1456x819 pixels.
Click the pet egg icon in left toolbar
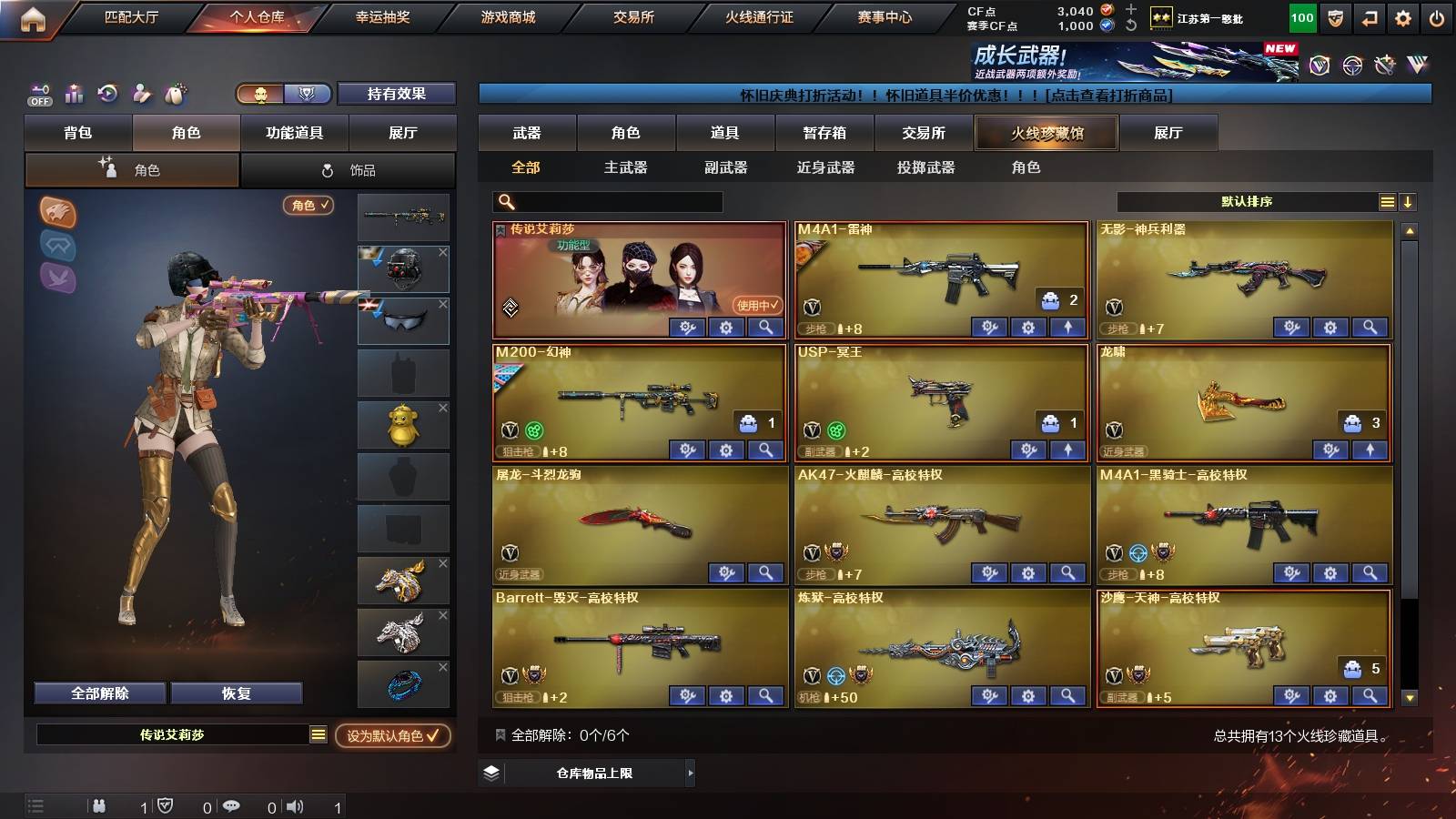[173, 93]
